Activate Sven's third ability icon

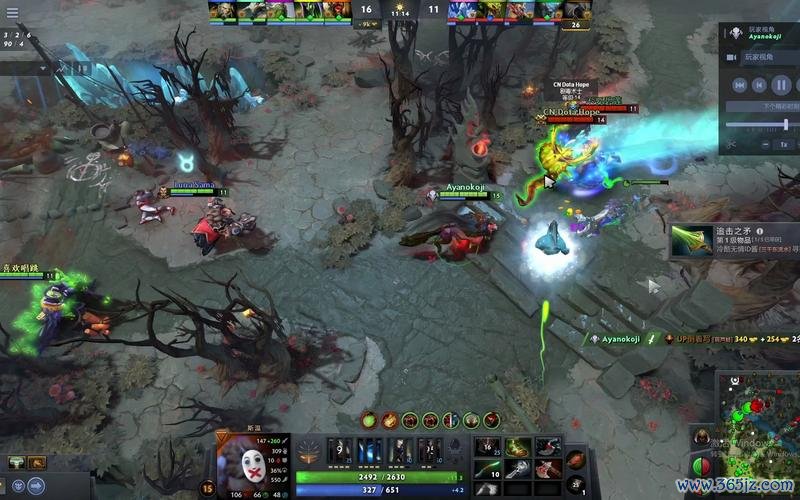(400, 450)
